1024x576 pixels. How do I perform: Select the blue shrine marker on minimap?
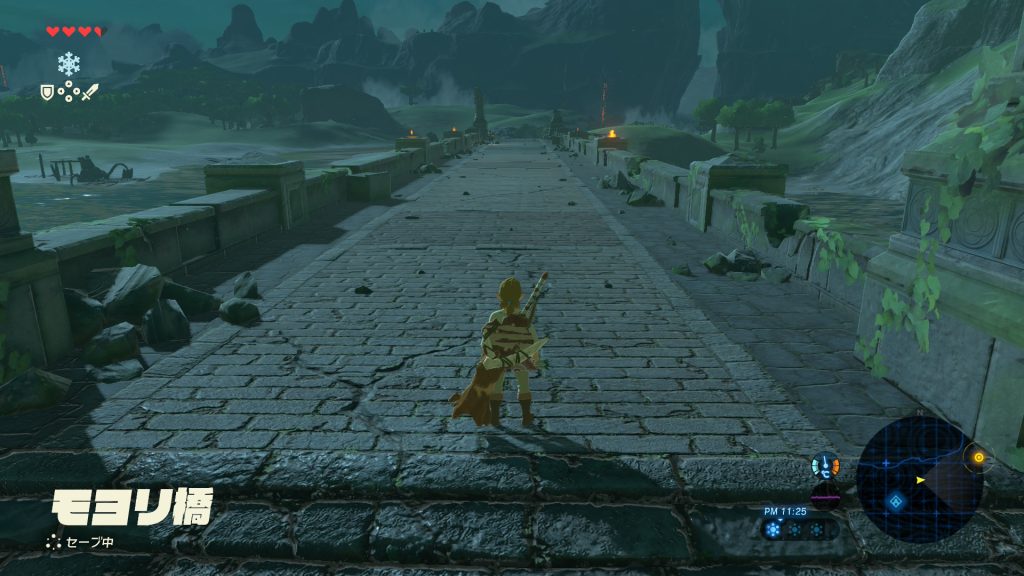click(x=895, y=501)
